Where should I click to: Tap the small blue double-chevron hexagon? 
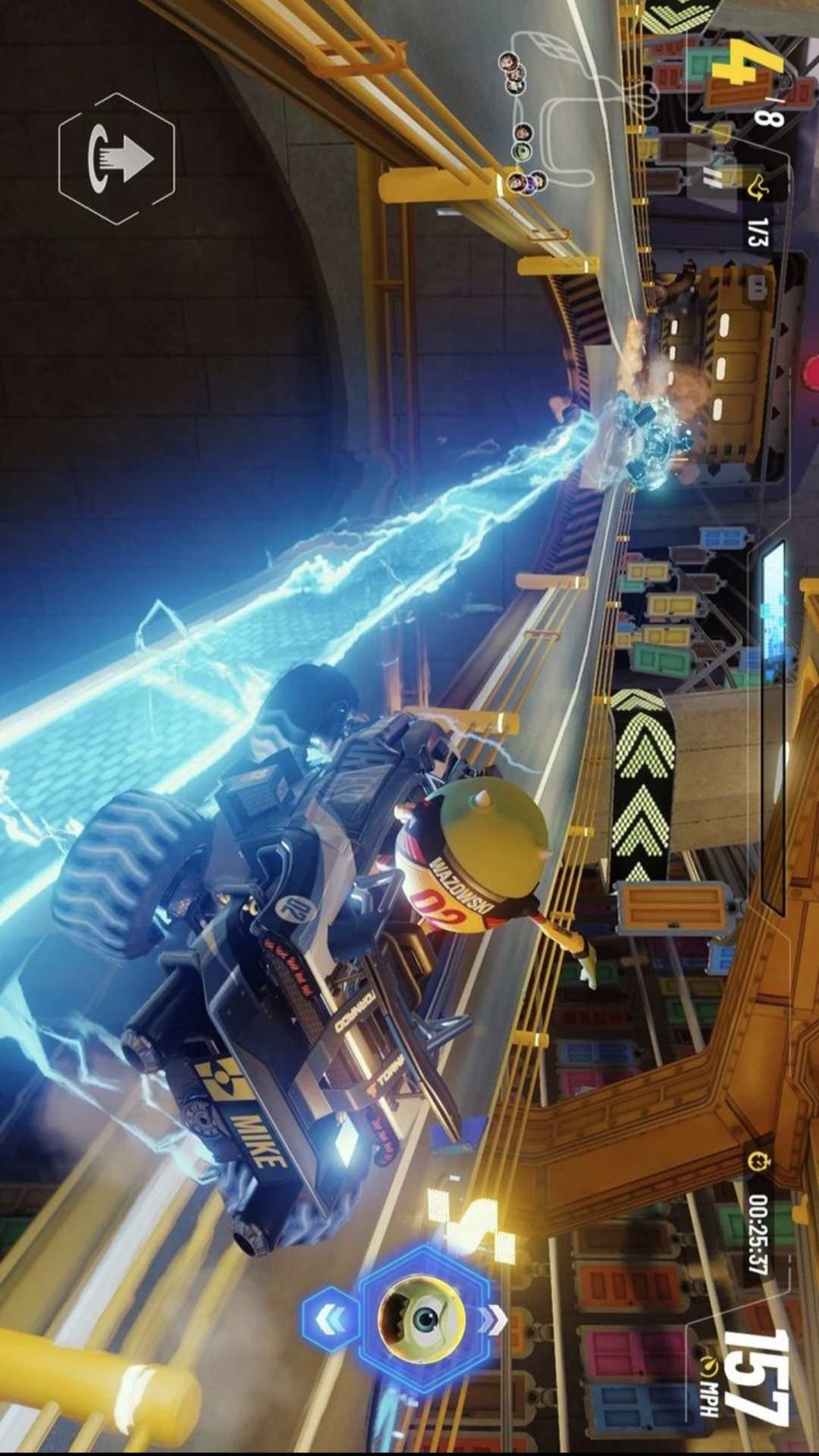(x=330, y=1319)
